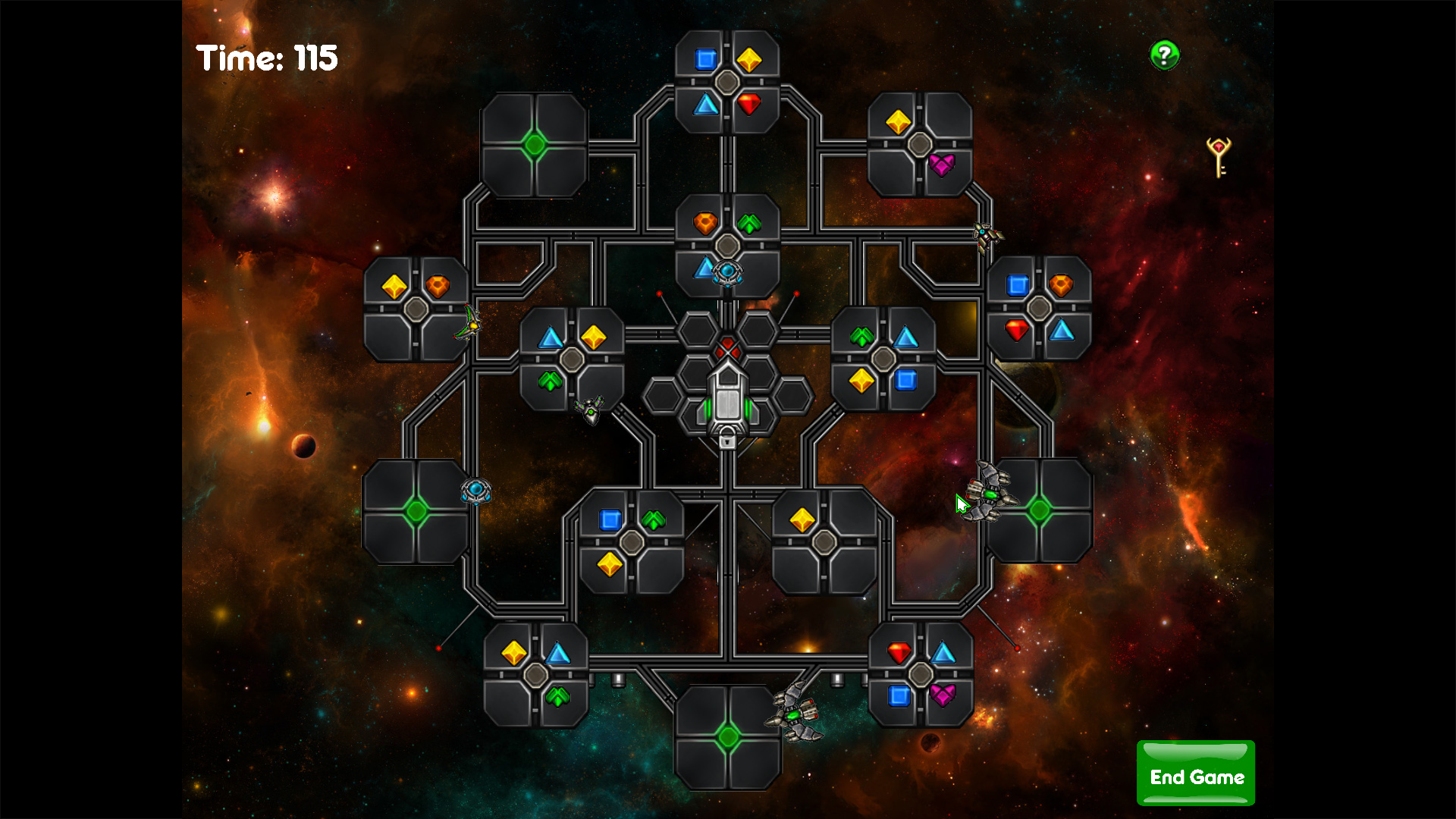Click the padlock beneath the central rocket
This screenshot has height=819, width=1456.
coord(728,441)
